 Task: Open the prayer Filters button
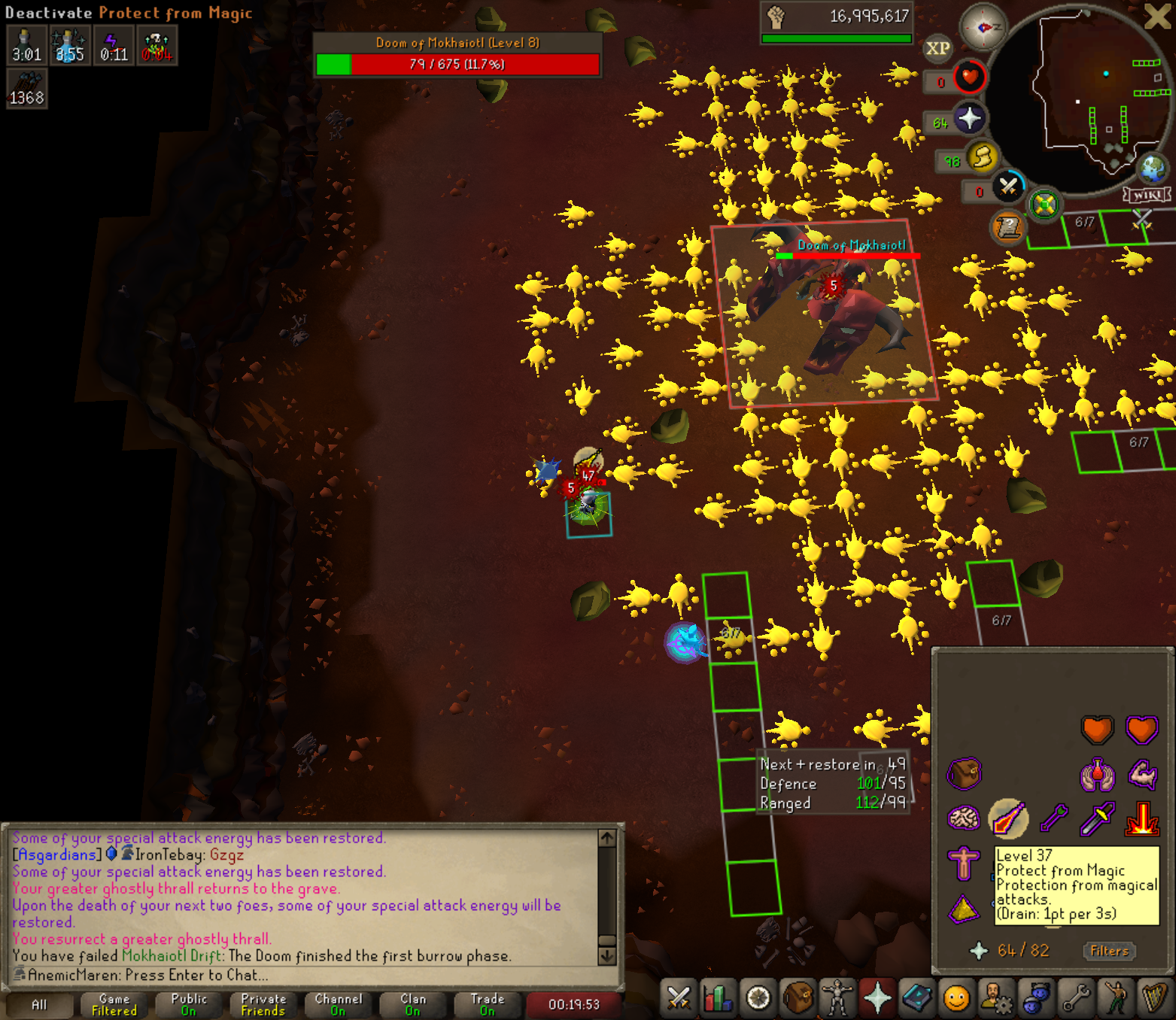[x=1109, y=951]
